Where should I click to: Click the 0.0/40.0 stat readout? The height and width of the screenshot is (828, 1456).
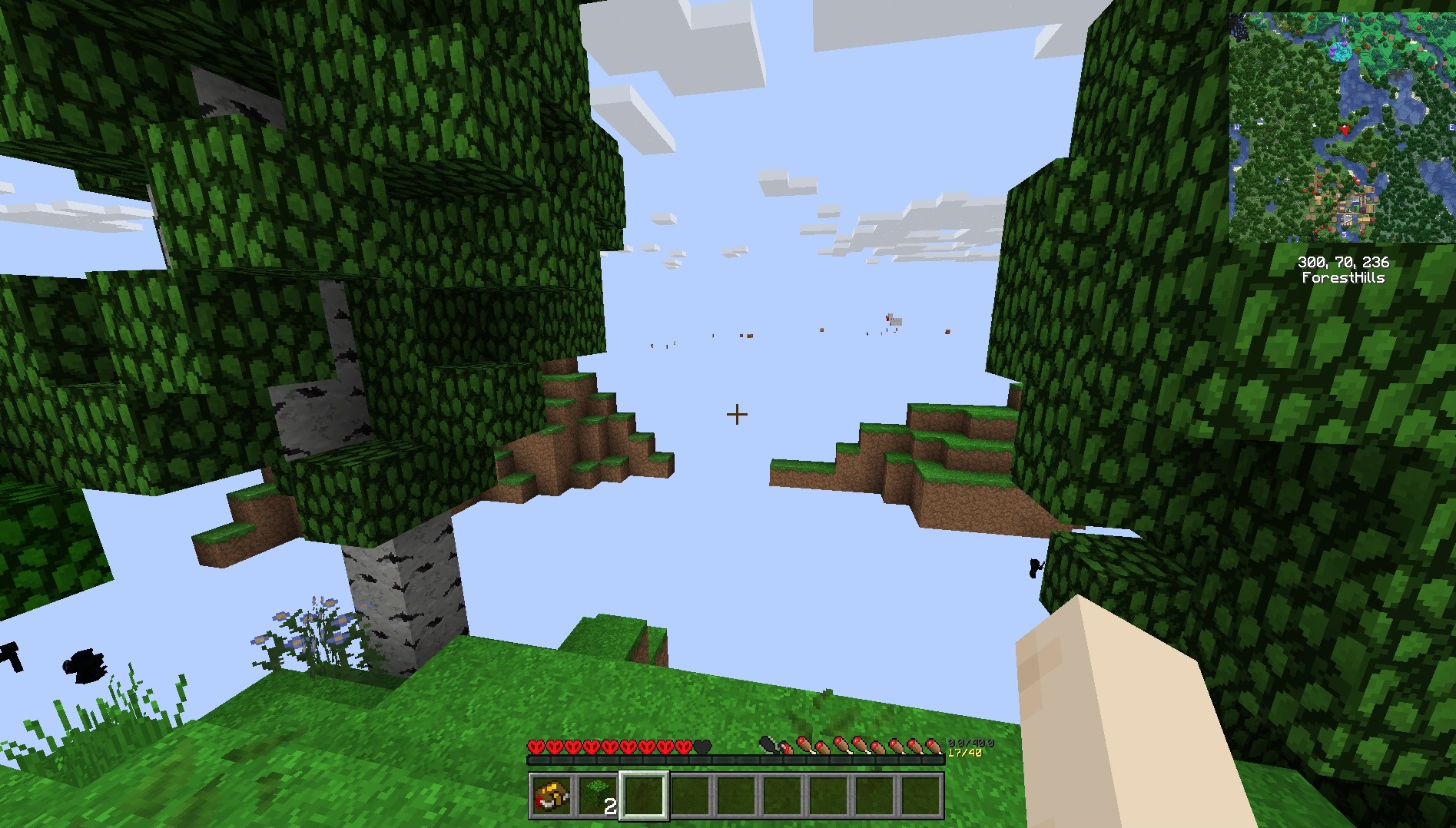point(971,743)
